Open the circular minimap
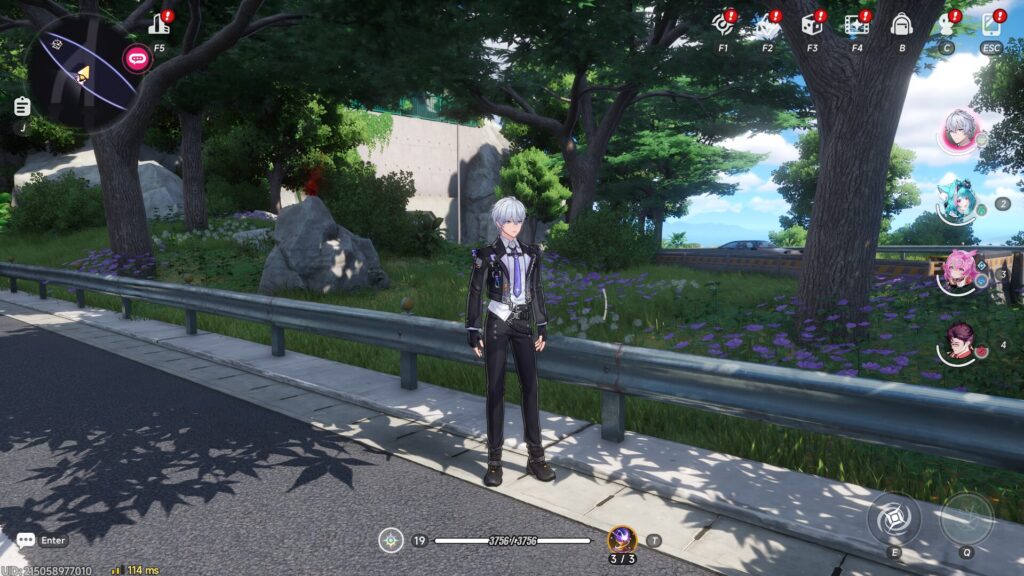Image resolution: width=1024 pixels, height=576 pixels. tap(82, 73)
